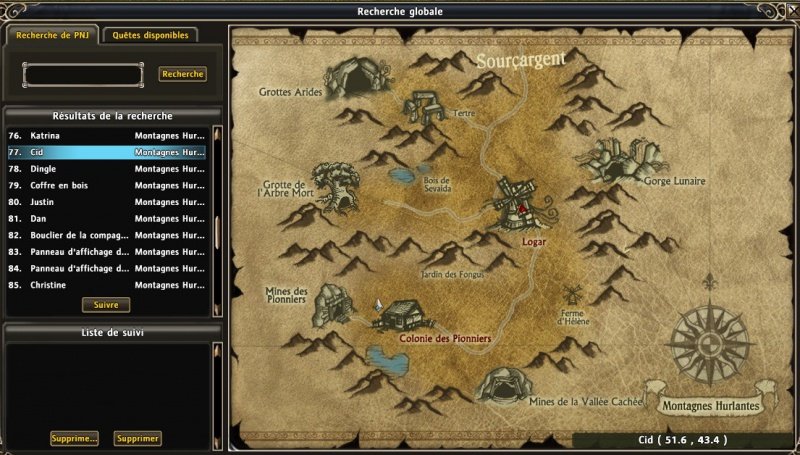Click the NPC search text field
800x455 pixels.
[83, 75]
